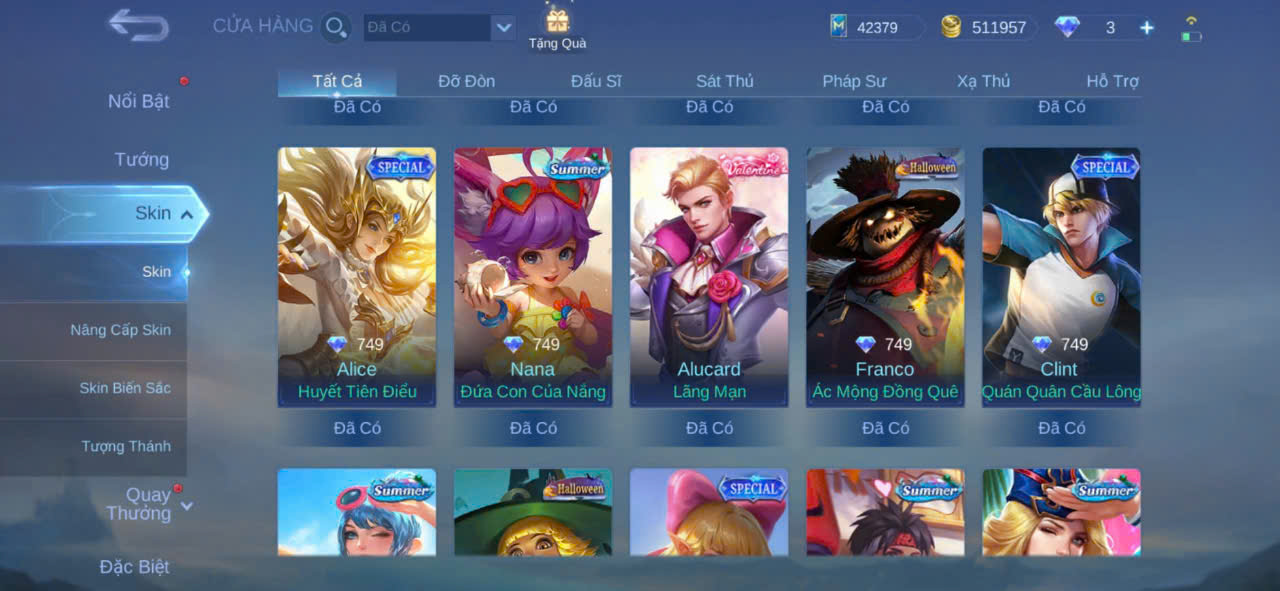
Task: Open the Tặng Quà gift button
Action: [557, 27]
